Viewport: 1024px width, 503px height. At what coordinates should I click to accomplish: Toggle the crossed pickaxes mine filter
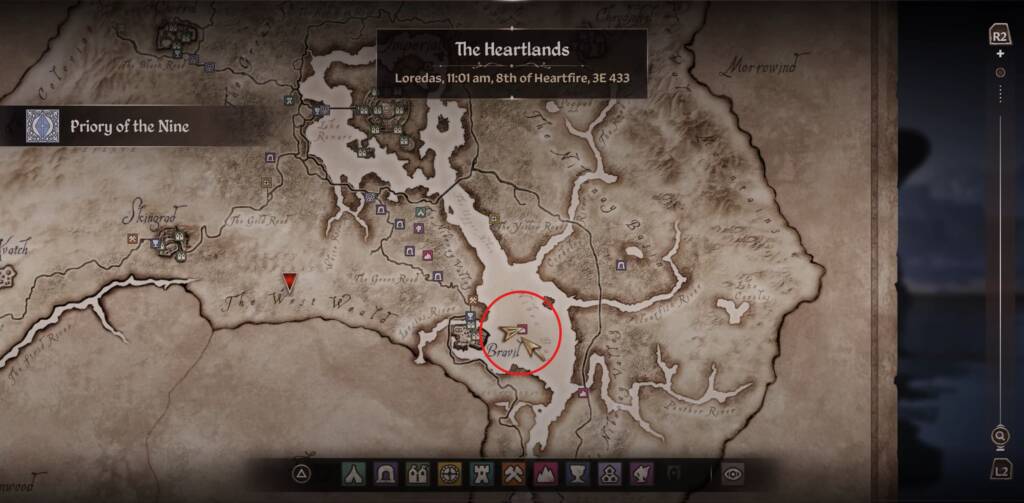(512, 473)
